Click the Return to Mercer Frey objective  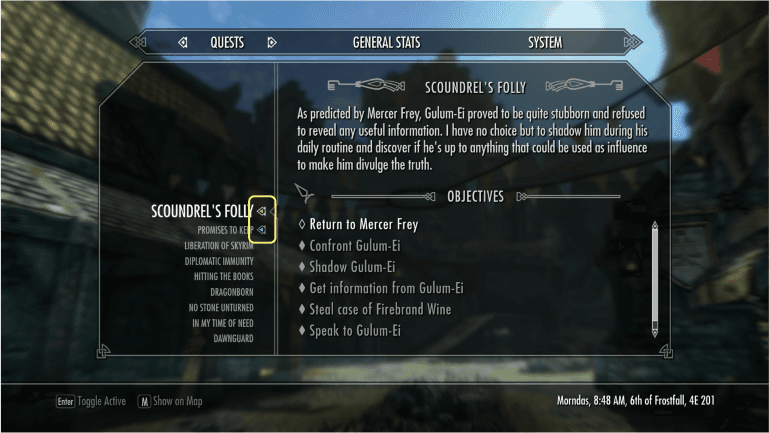tap(363, 225)
